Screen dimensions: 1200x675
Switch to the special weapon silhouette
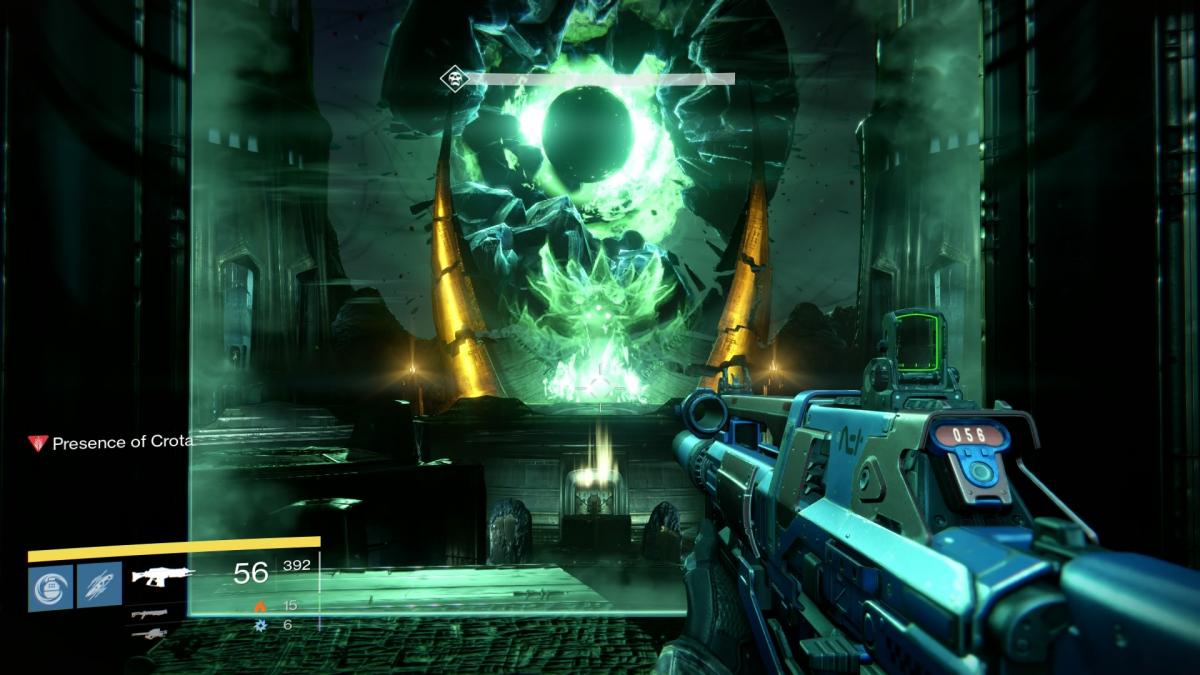point(148,613)
